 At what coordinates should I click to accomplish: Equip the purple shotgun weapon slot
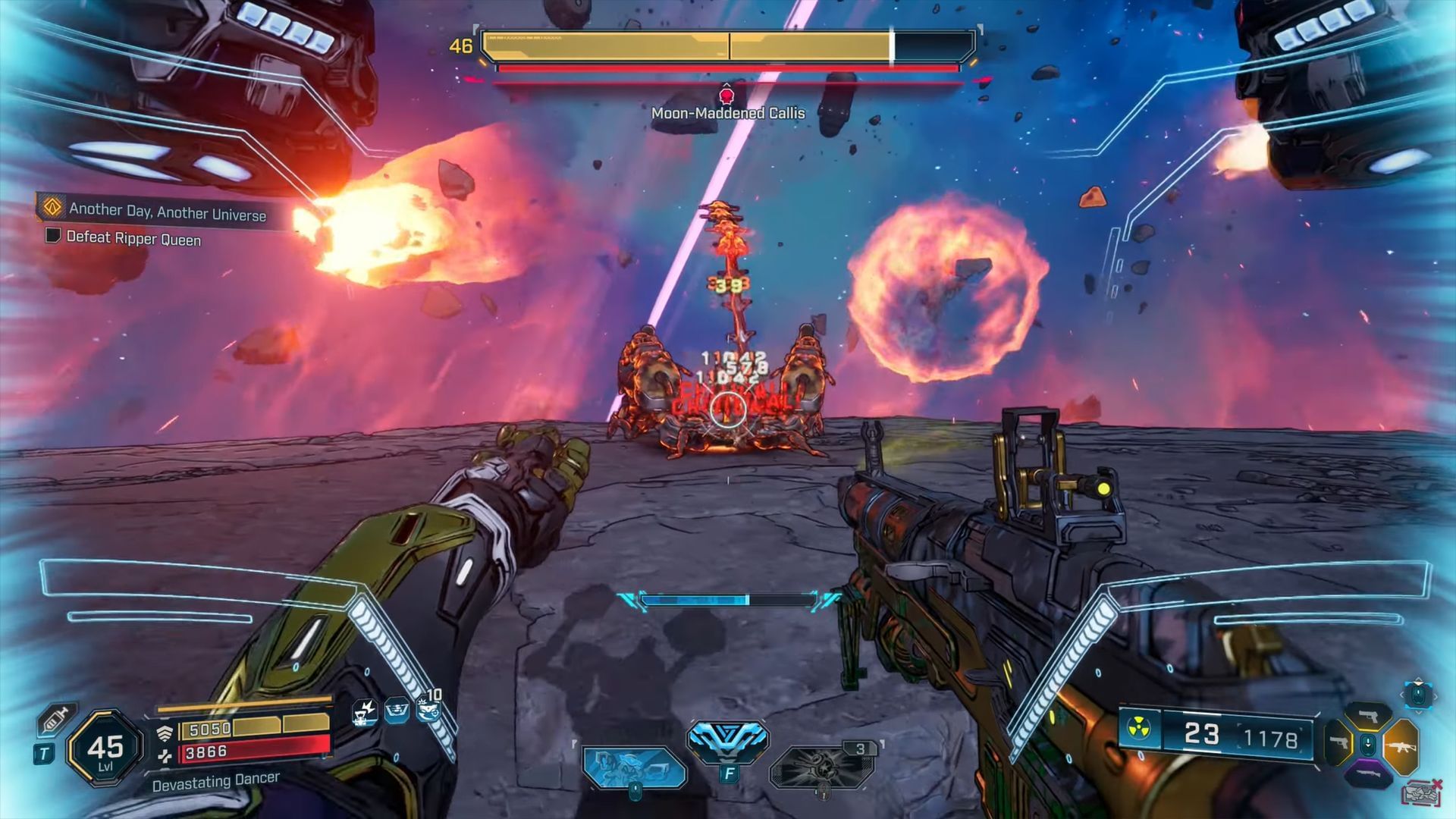coord(1368,774)
